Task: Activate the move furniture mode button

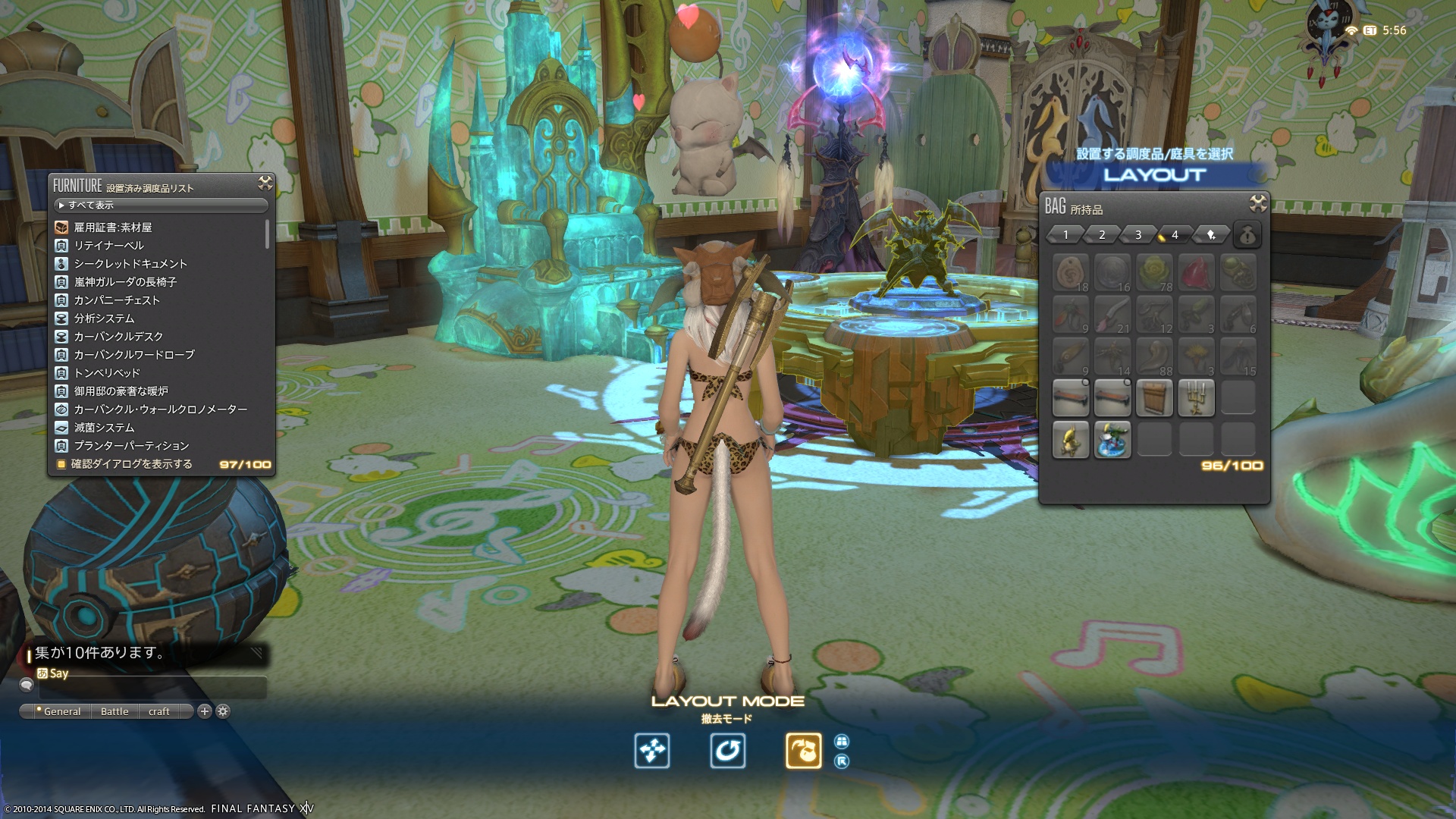Action: (652, 751)
